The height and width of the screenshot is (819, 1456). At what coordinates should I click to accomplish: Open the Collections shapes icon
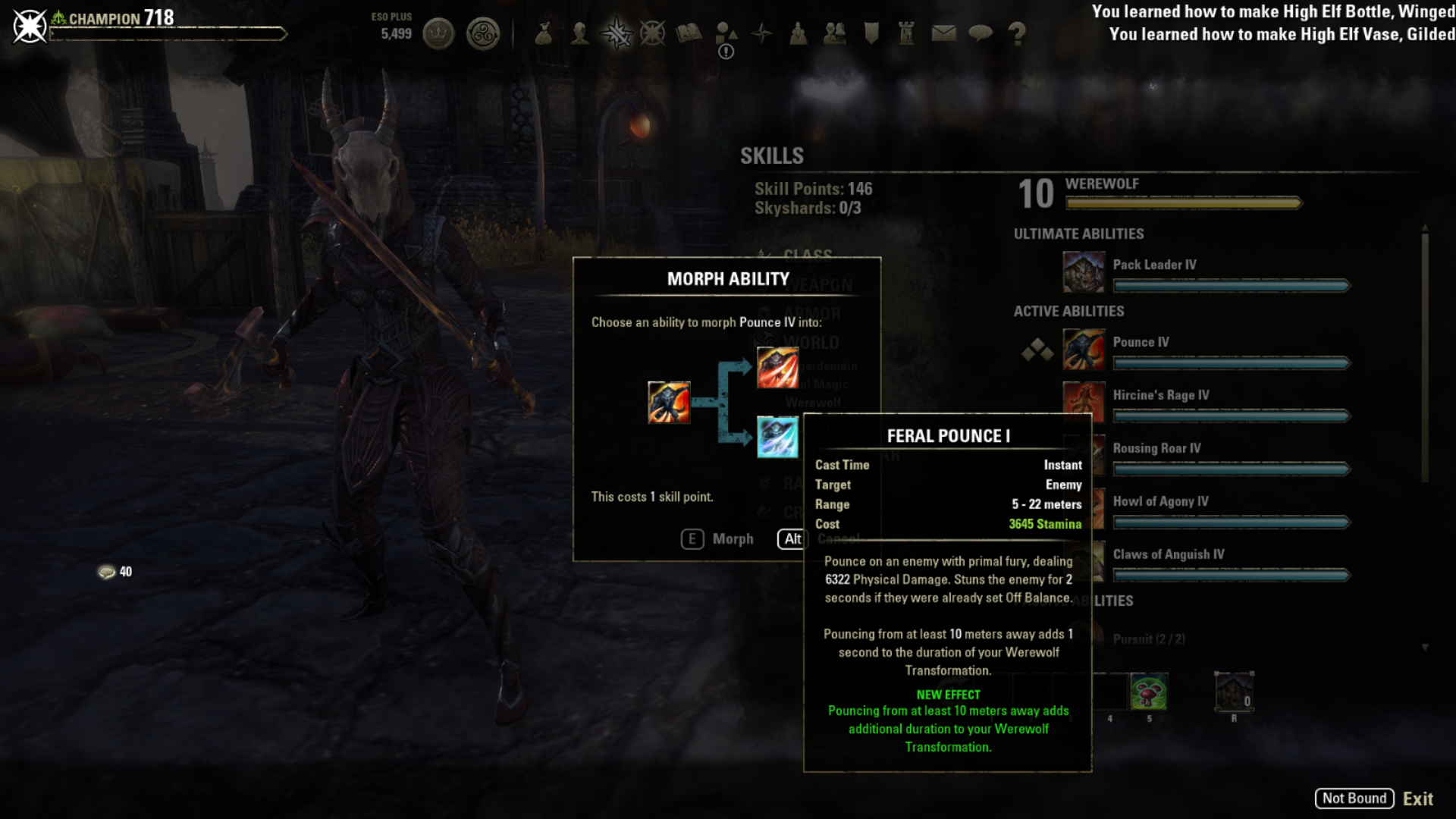[726, 33]
